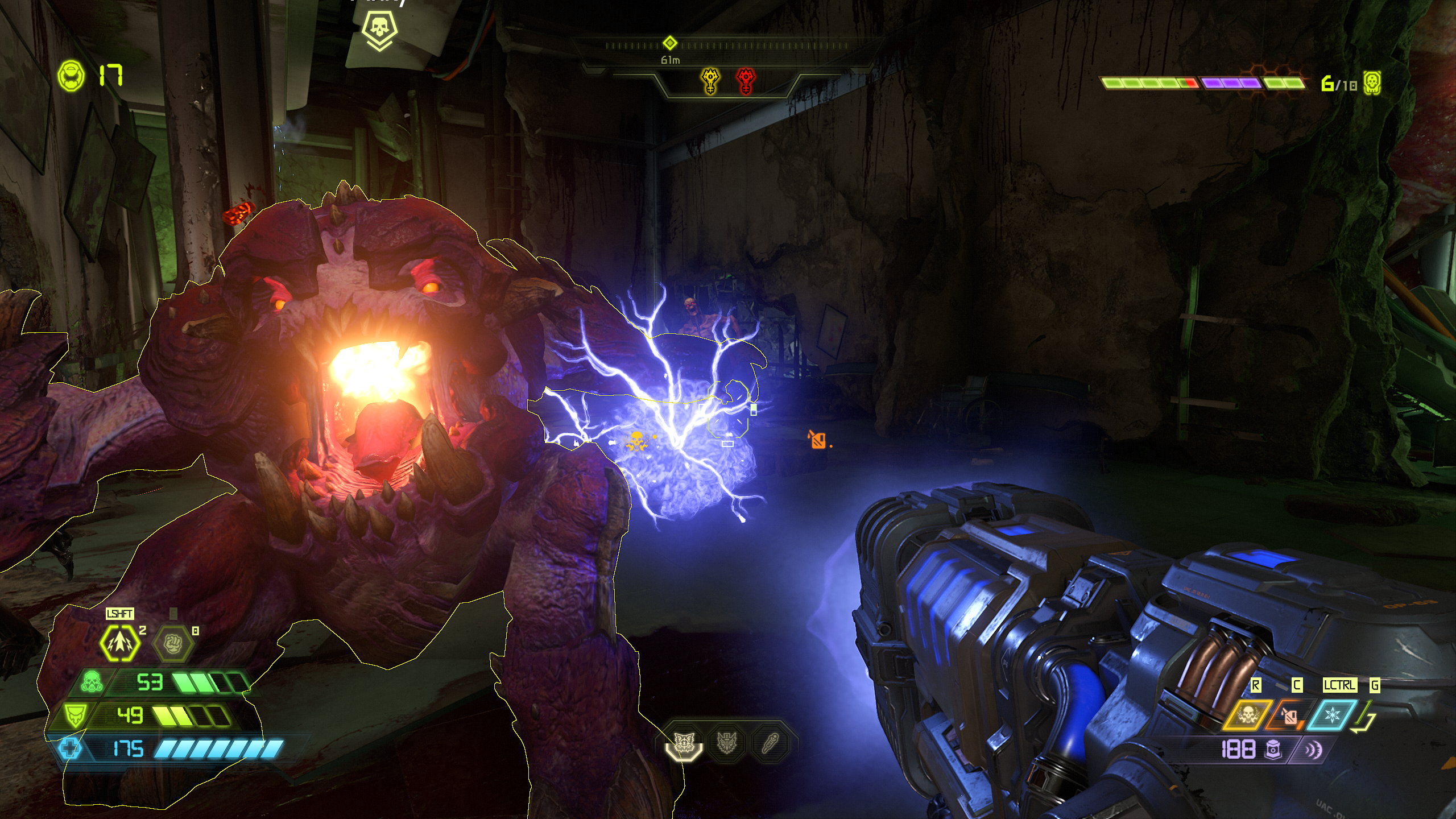Select the purple plasma cell ammo icon
The width and height of the screenshot is (1456, 819).
tap(1272, 750)
